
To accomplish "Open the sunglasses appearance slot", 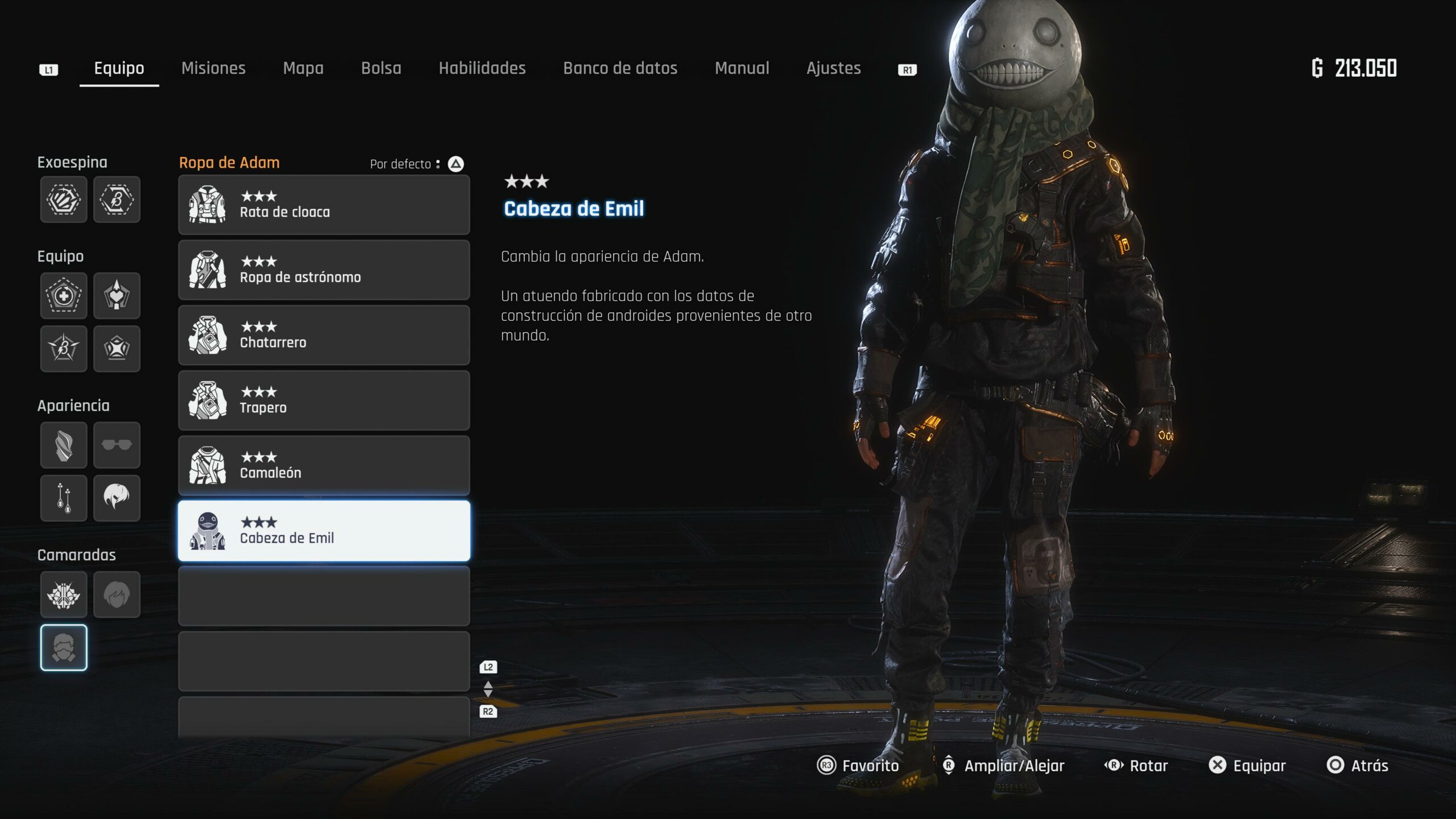I will pyautogui.click(x=117, y=445).
